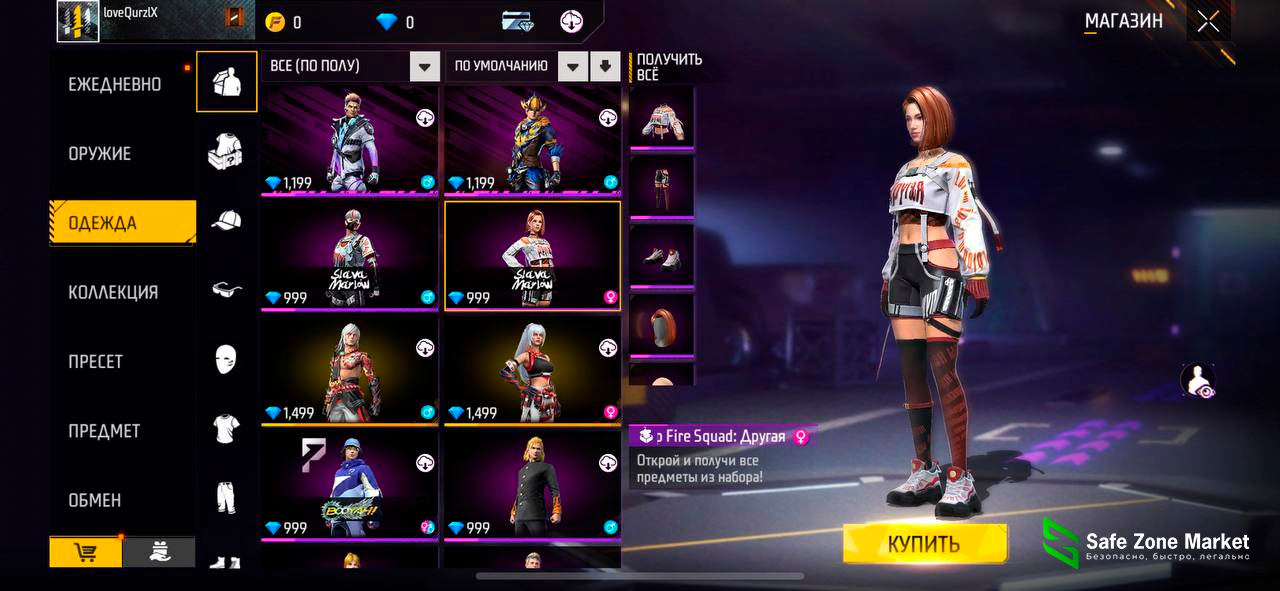The width and height of the screenshot is (1280, 591).
Task: Buy the outfit with the КУПИТЬ button
Action: (x=924, y=544)
